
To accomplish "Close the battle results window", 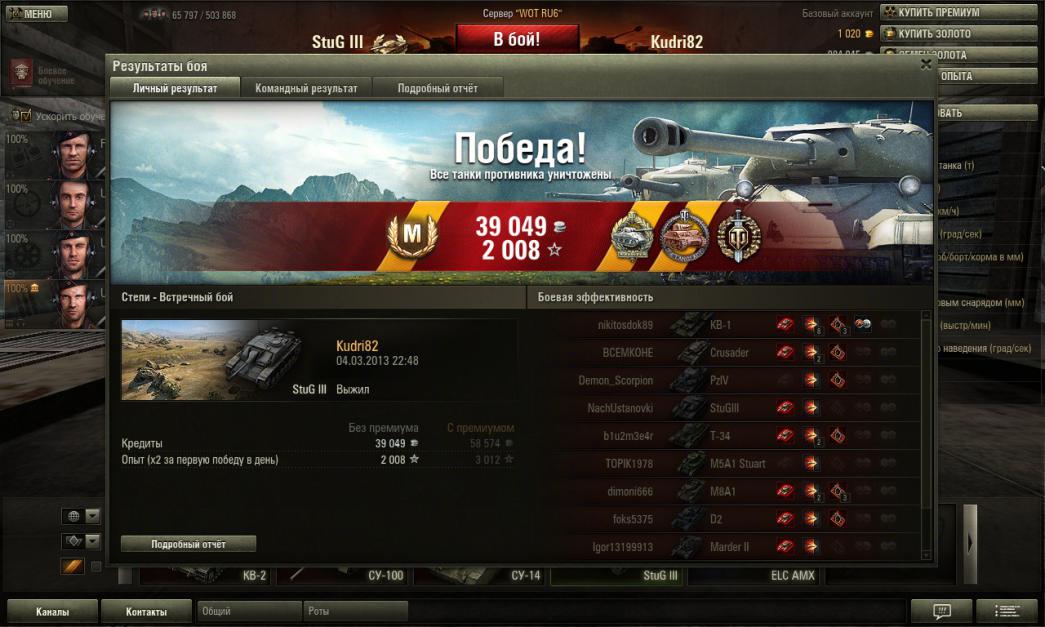I will [926, 64].
